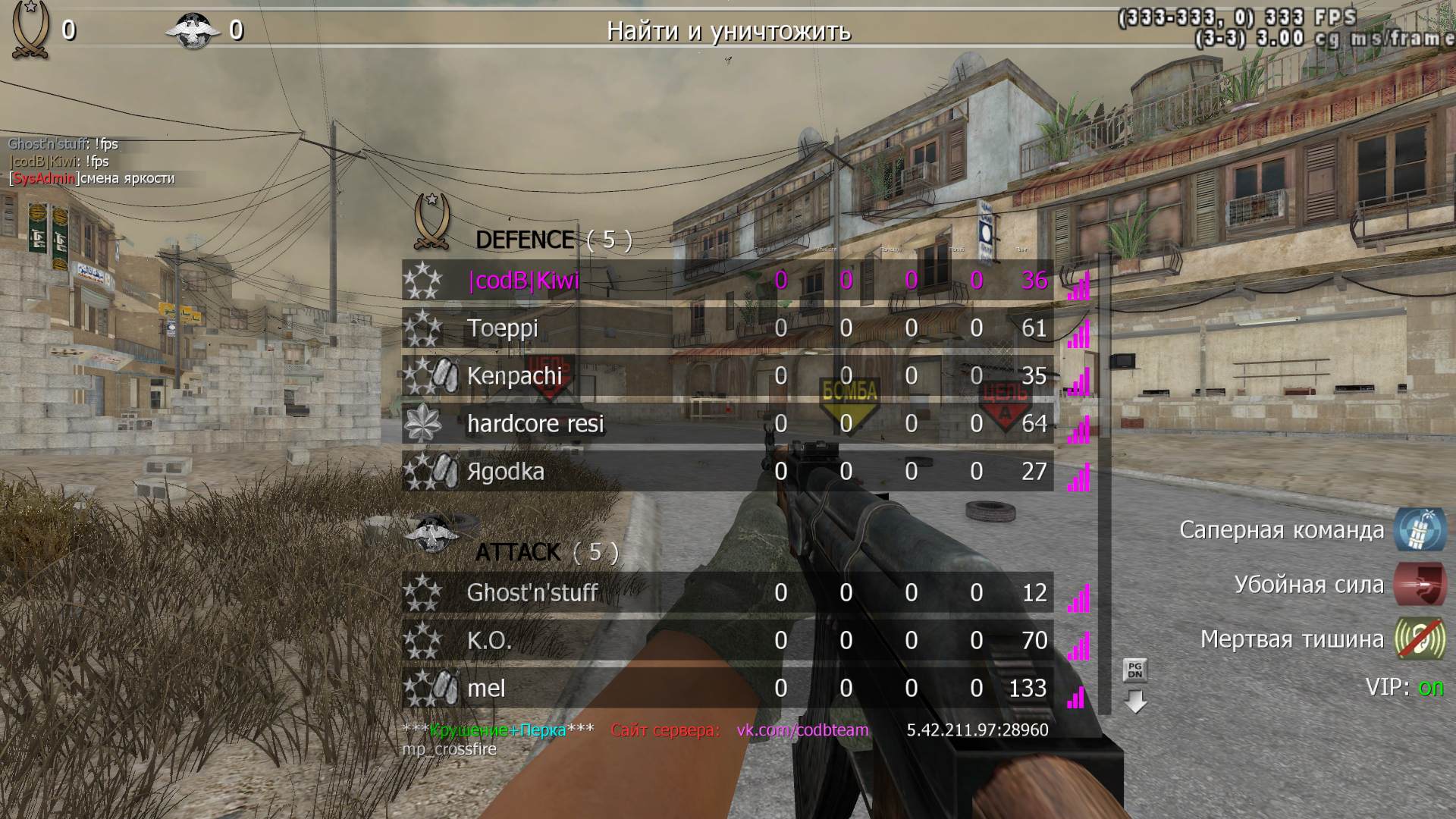Click the Attack team eagle emblem

(432, 533)
